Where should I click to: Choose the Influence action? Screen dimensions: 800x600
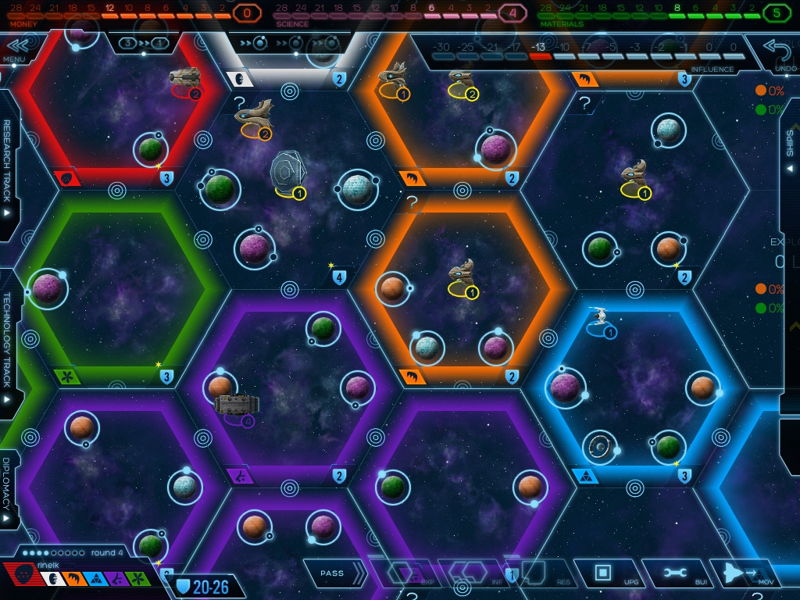coord(470,574)
